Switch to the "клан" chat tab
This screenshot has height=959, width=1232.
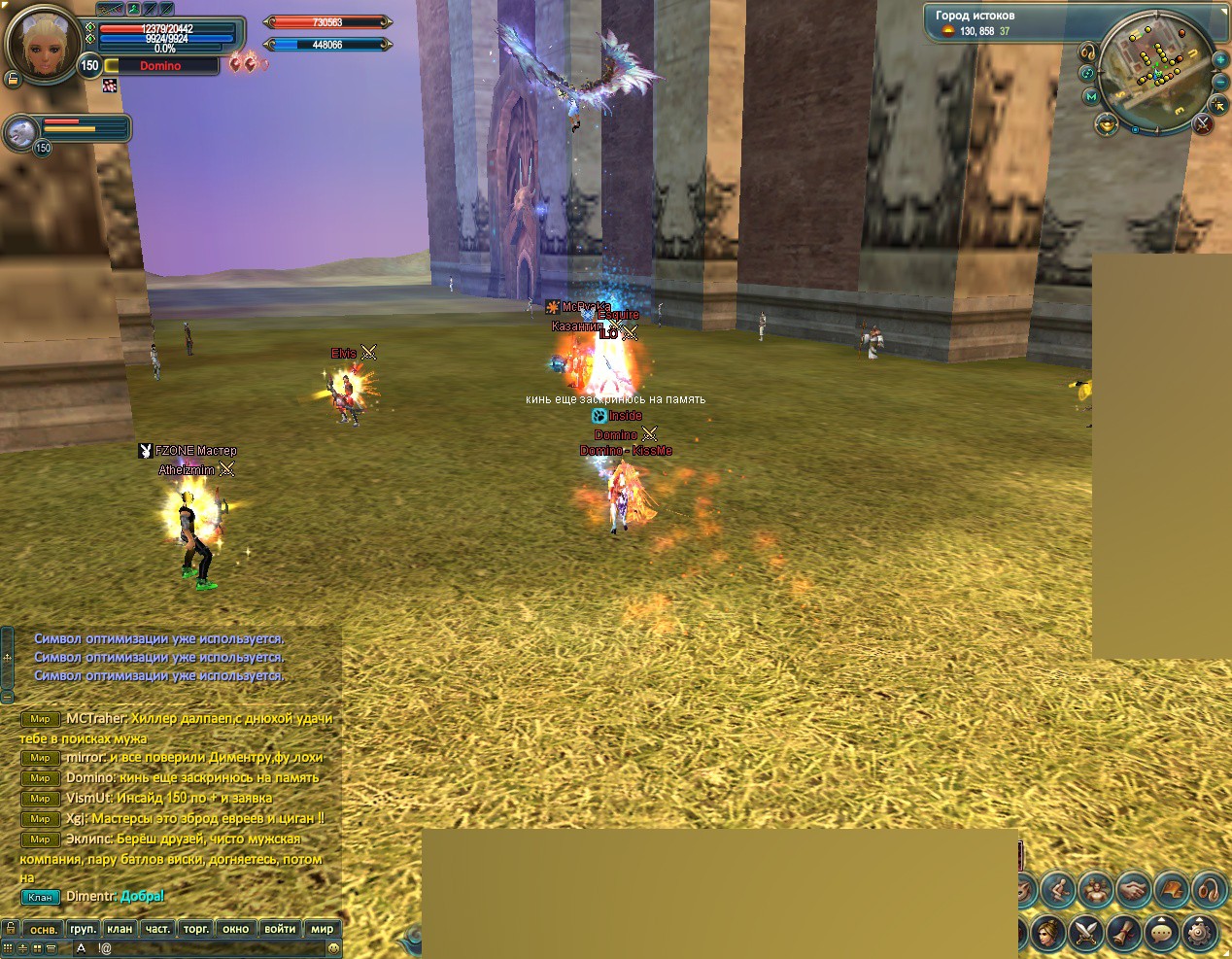coord(120,929)
